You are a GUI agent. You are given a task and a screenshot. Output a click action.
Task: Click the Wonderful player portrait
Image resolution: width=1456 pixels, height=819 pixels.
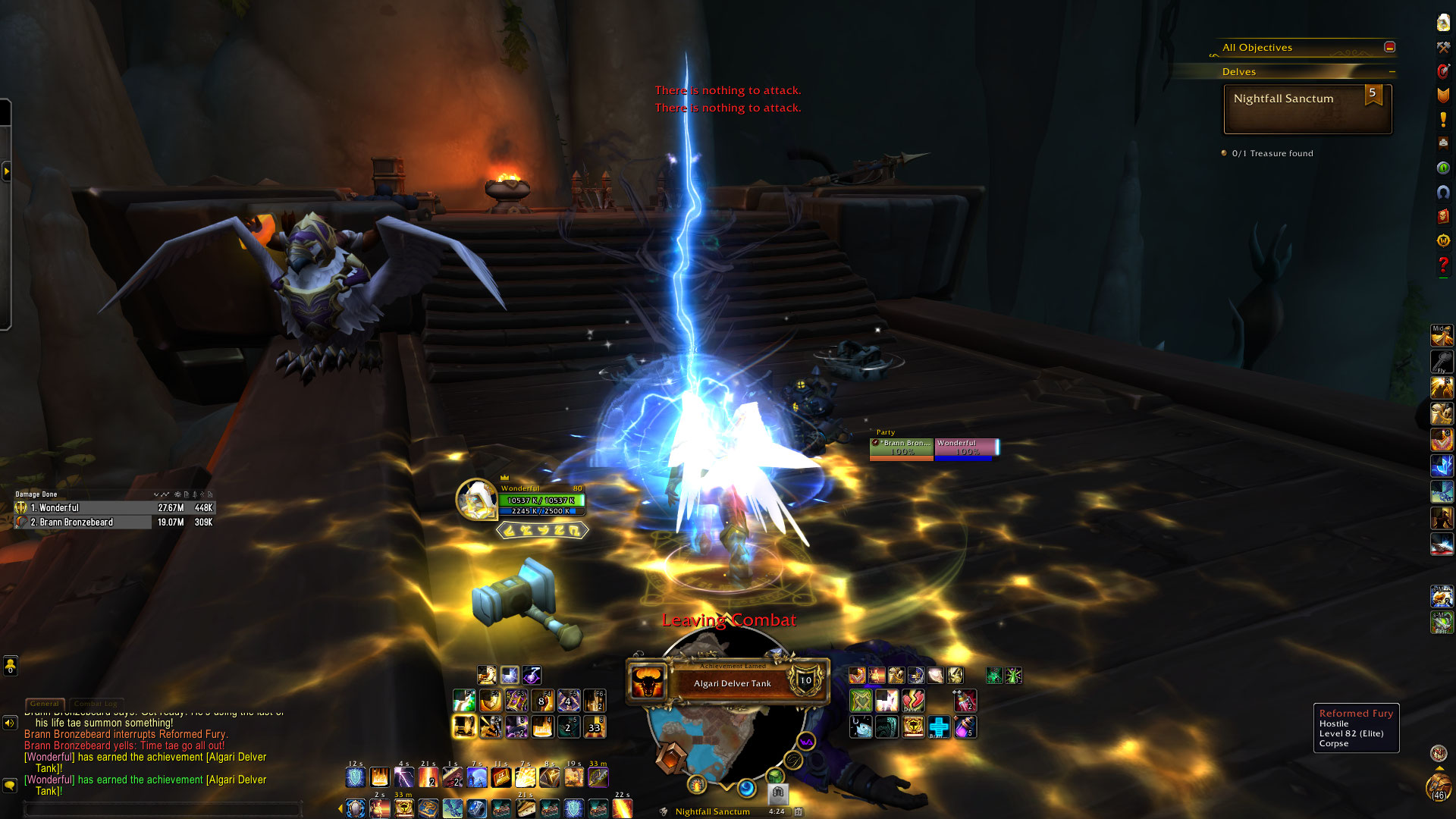(x=476, y=500)
